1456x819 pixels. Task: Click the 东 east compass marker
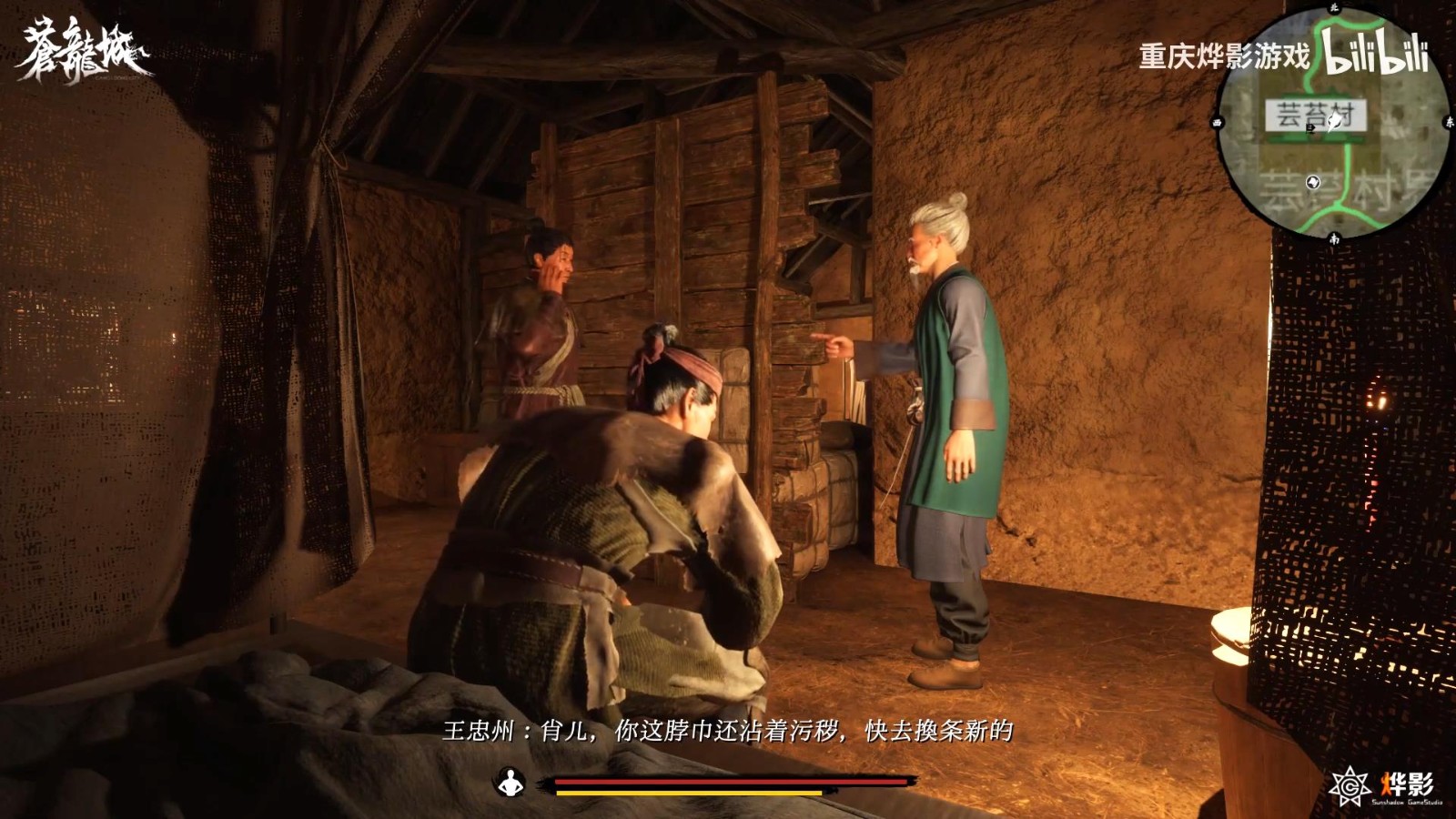coord(1451,122)
